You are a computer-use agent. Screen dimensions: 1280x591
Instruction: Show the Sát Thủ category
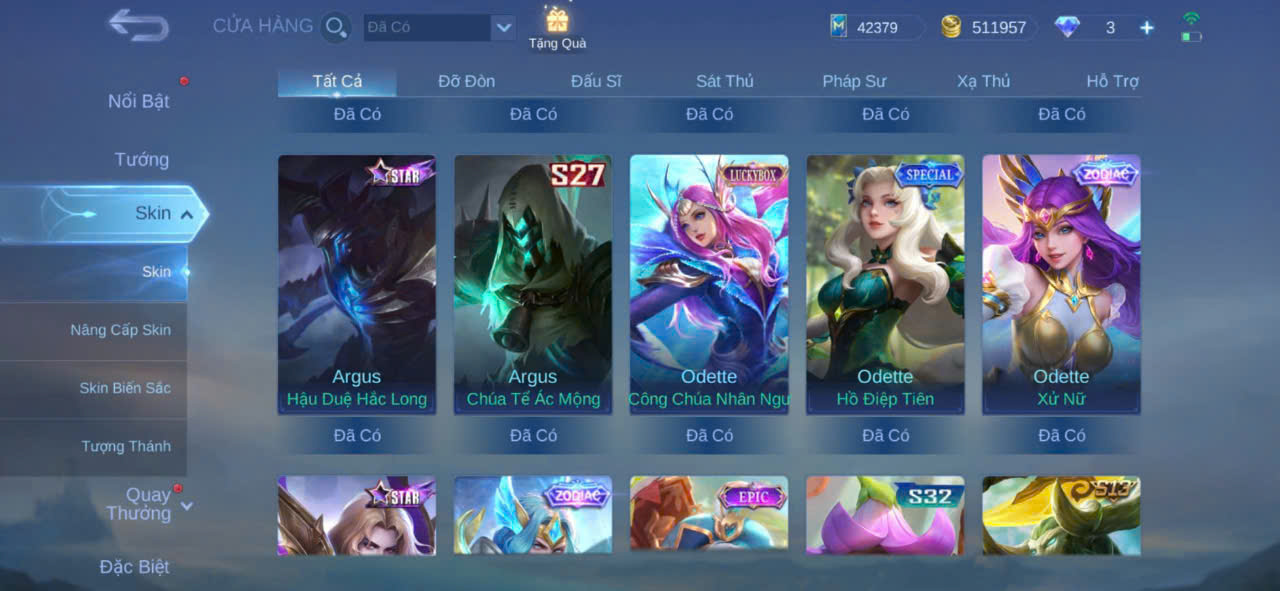click(x=725, y=81)
